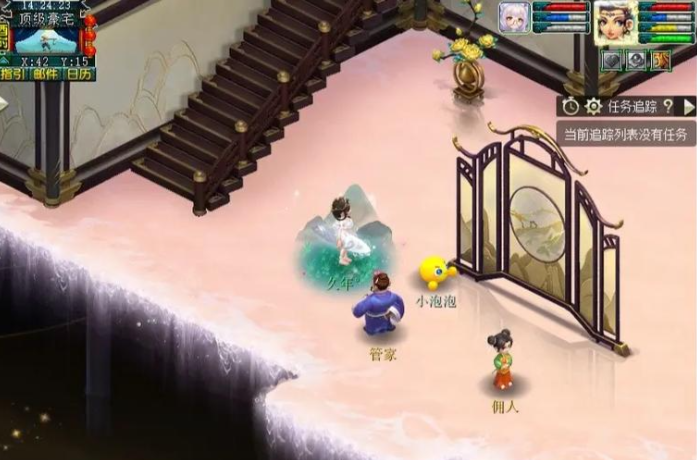This screenshot has width=697, height=460.
Task: Collapse the 任务追踪 panel with arrow
Action: pyautogui.click(x=688, y=106)
